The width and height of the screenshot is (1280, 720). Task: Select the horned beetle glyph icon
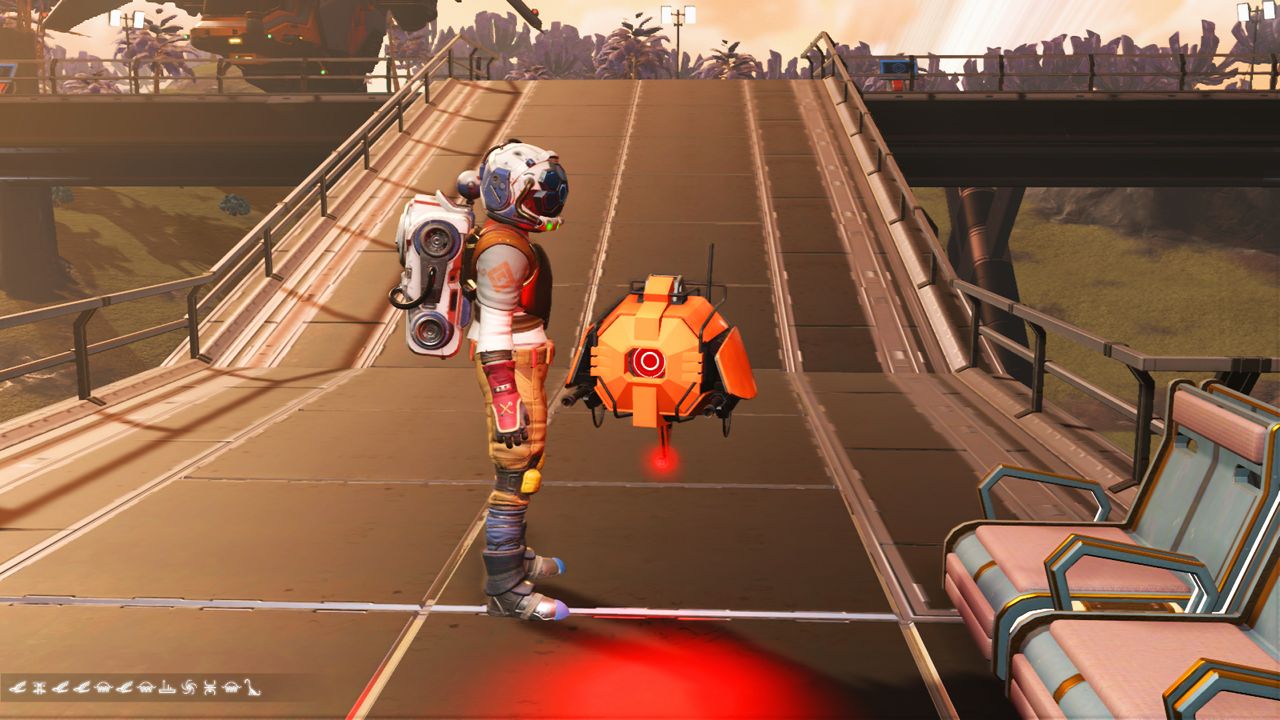click(x=208, y=688)
